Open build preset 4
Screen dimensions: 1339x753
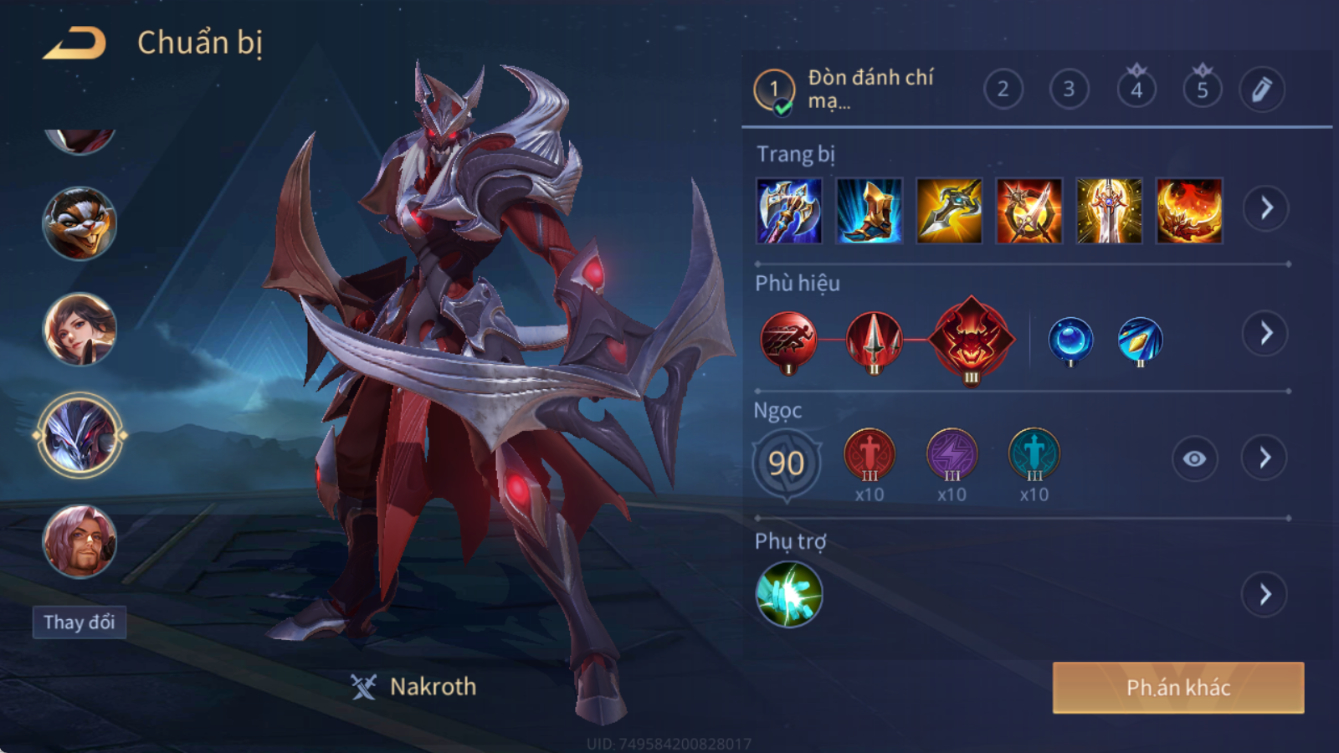pos(1136,90)
